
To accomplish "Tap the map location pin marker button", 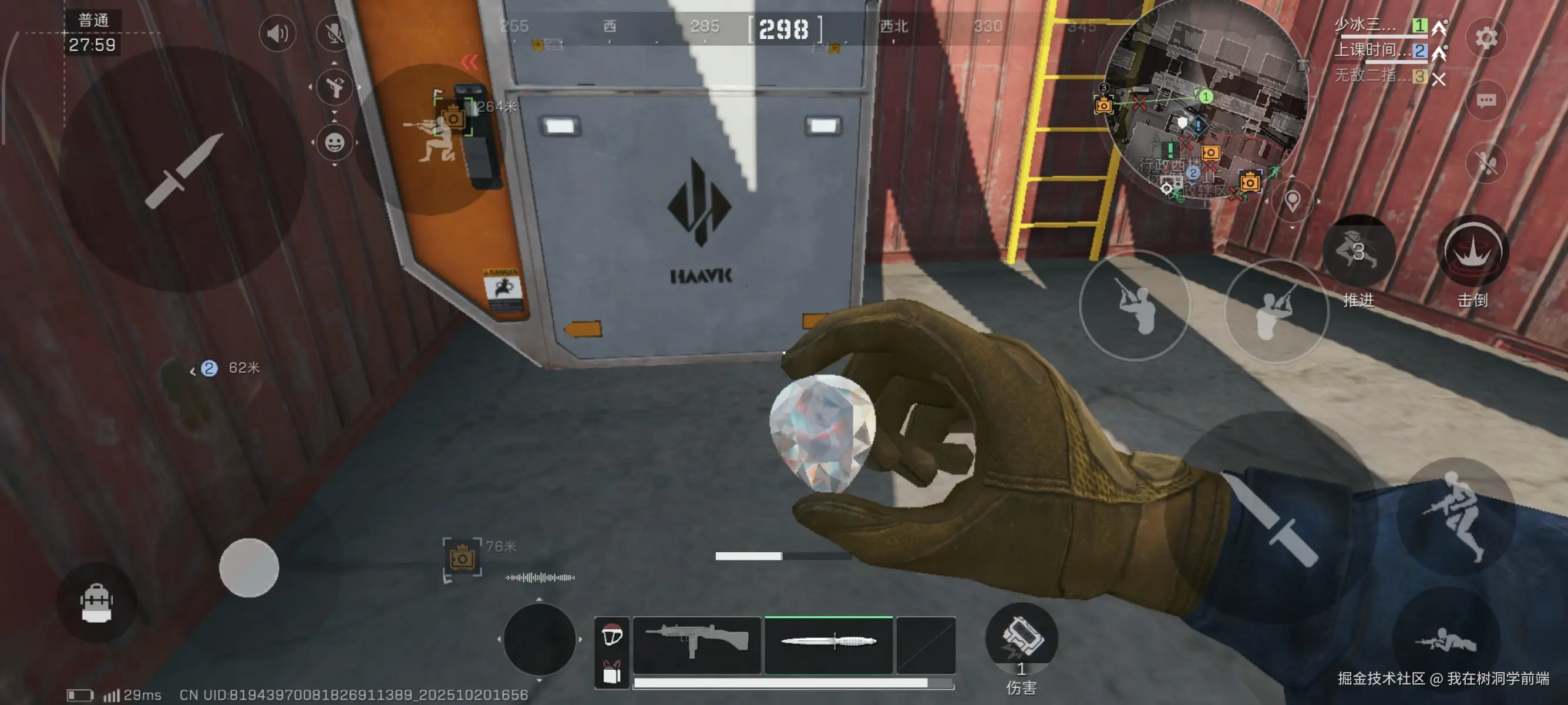I will [1291, 200].
